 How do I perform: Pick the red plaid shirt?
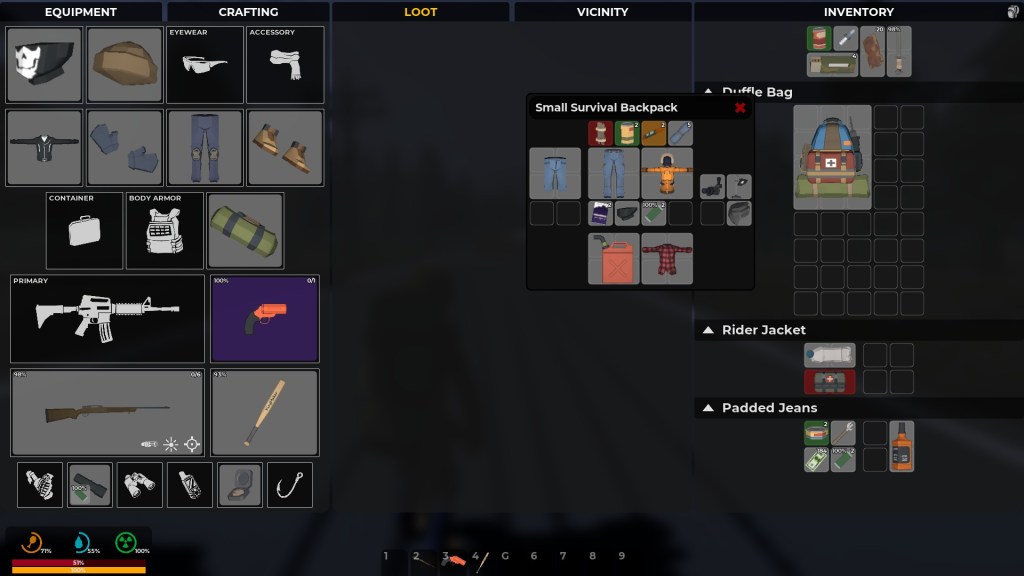coord(667,259)
